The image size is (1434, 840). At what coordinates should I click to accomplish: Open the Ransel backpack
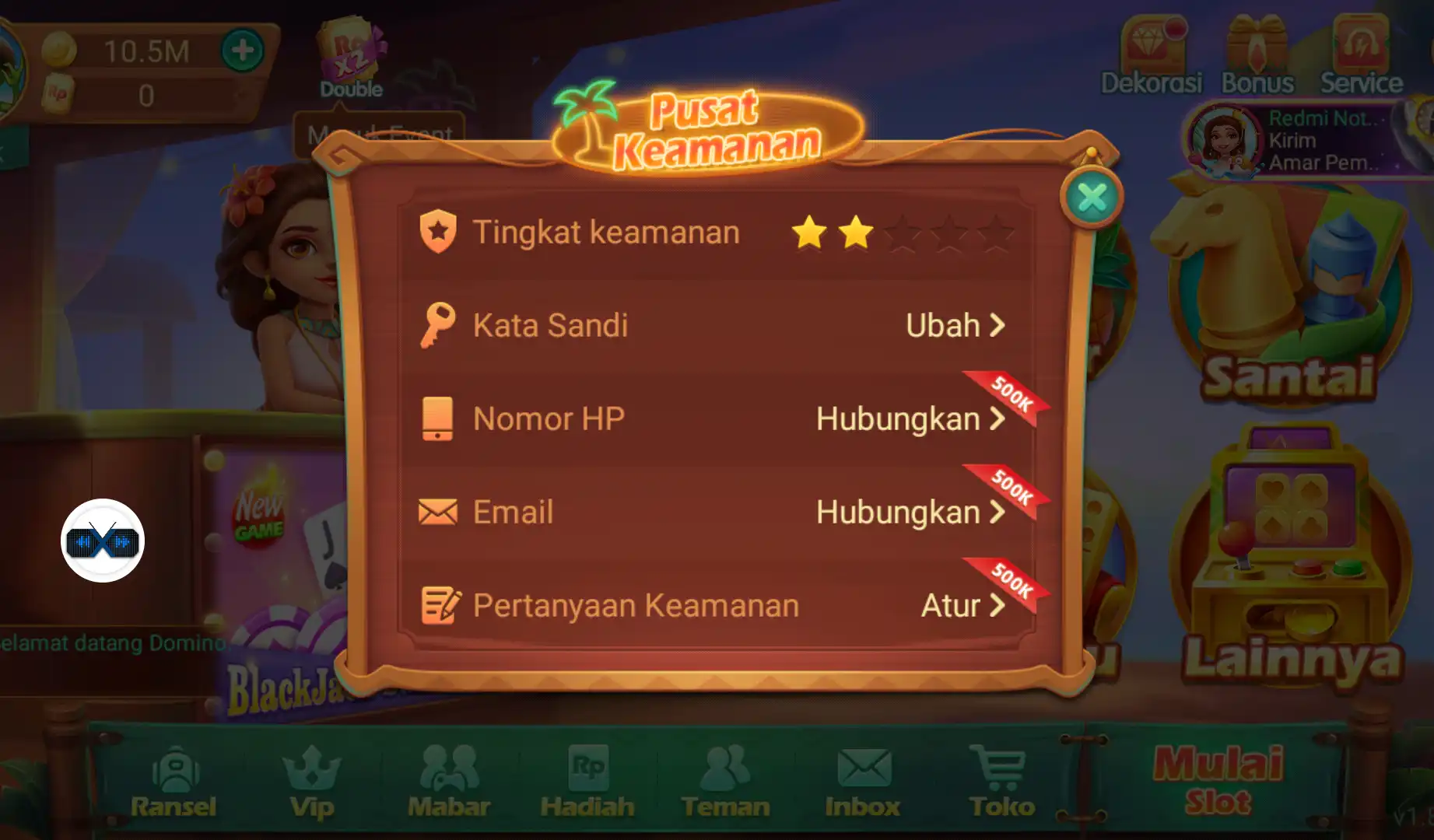176,778
